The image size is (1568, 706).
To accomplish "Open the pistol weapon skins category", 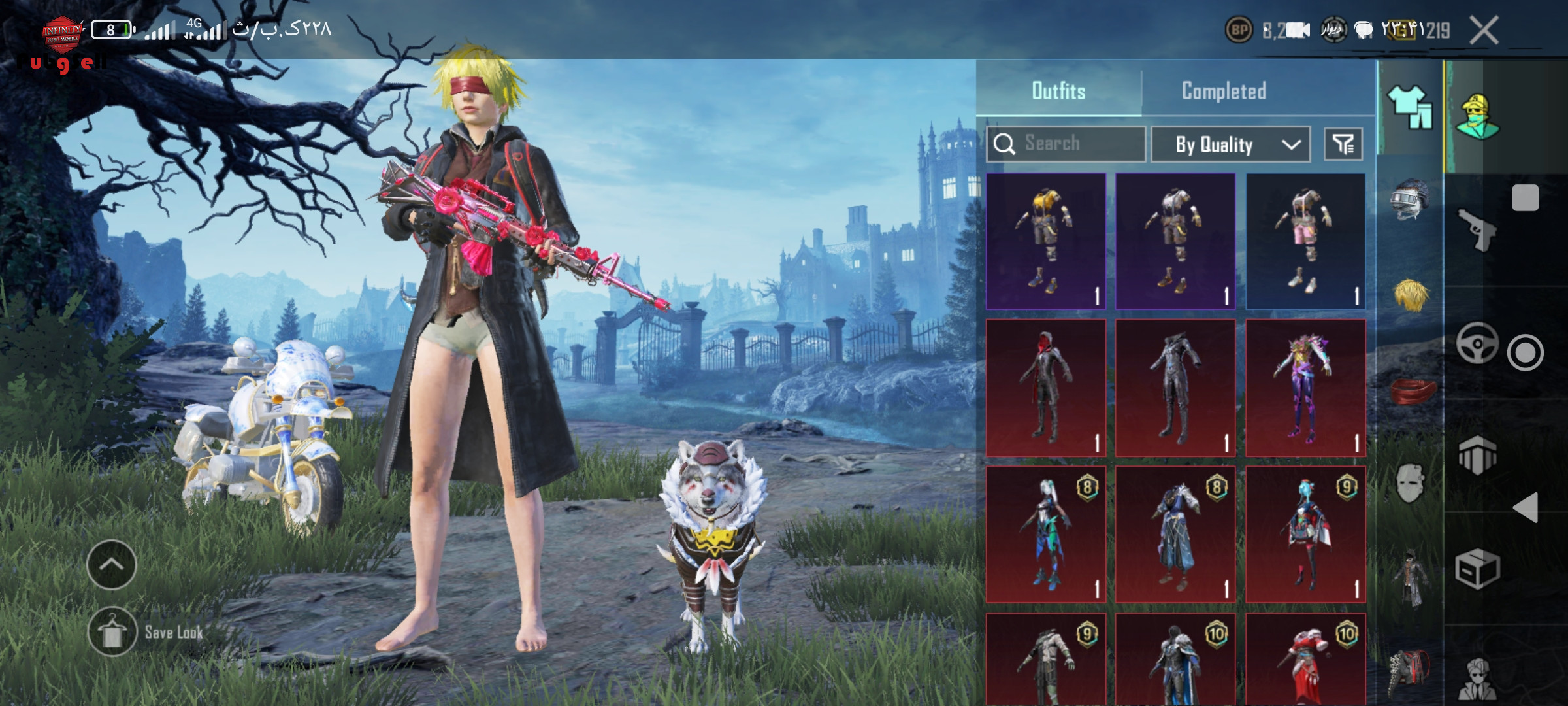I will (x=1477, y=230).
